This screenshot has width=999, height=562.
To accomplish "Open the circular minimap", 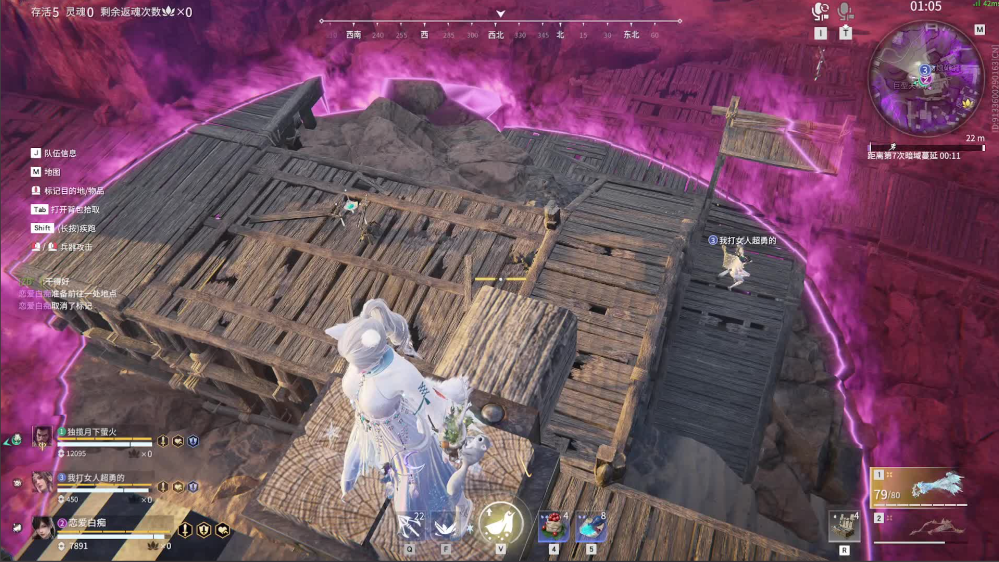I will [925, 76].
